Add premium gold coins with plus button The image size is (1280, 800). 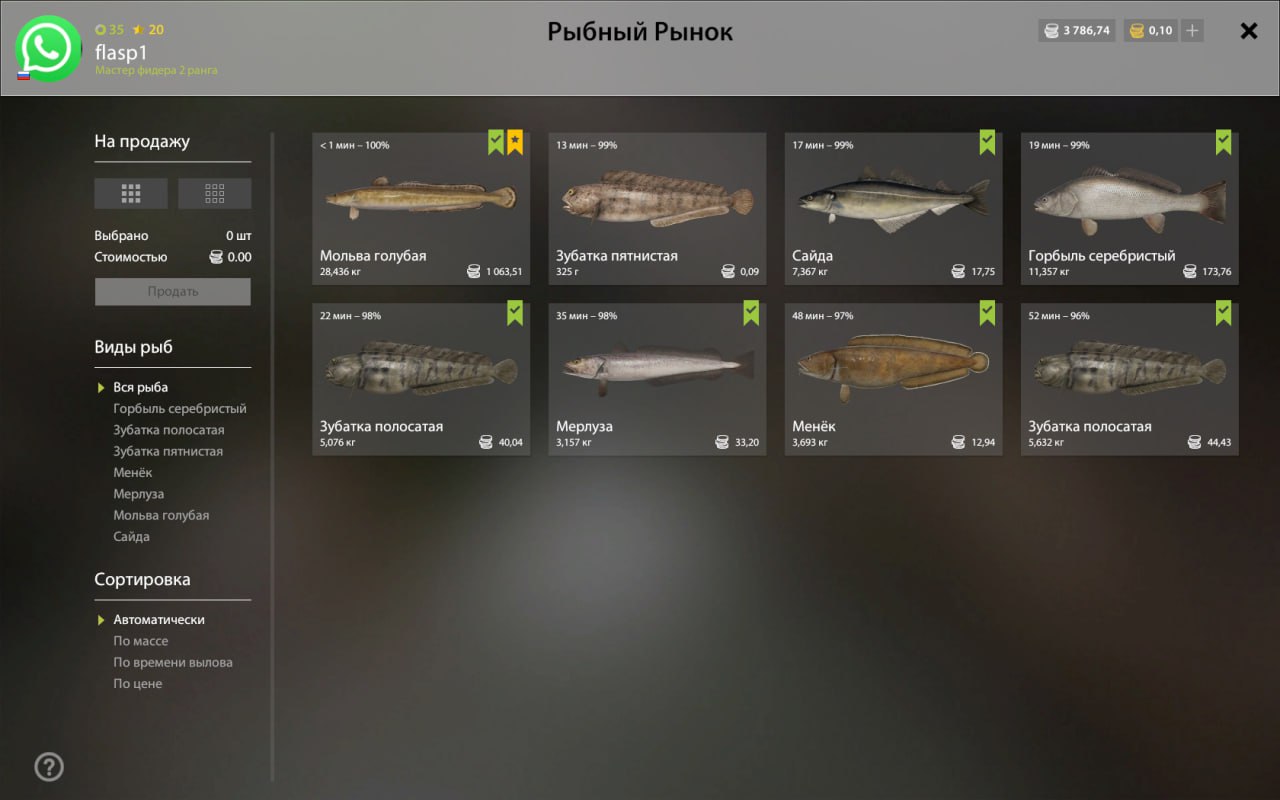(1191, 31)
